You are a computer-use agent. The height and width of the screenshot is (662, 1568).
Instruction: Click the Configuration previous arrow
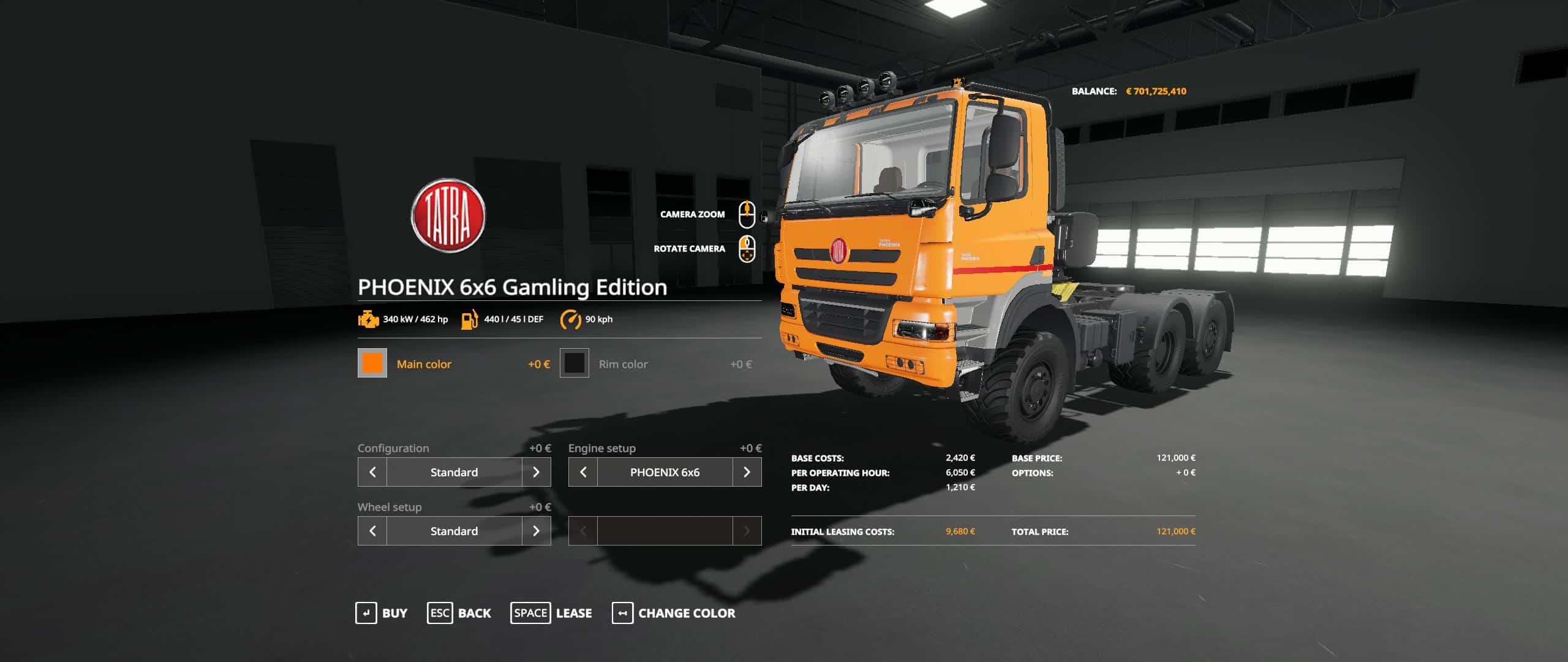tap(372, 472)
